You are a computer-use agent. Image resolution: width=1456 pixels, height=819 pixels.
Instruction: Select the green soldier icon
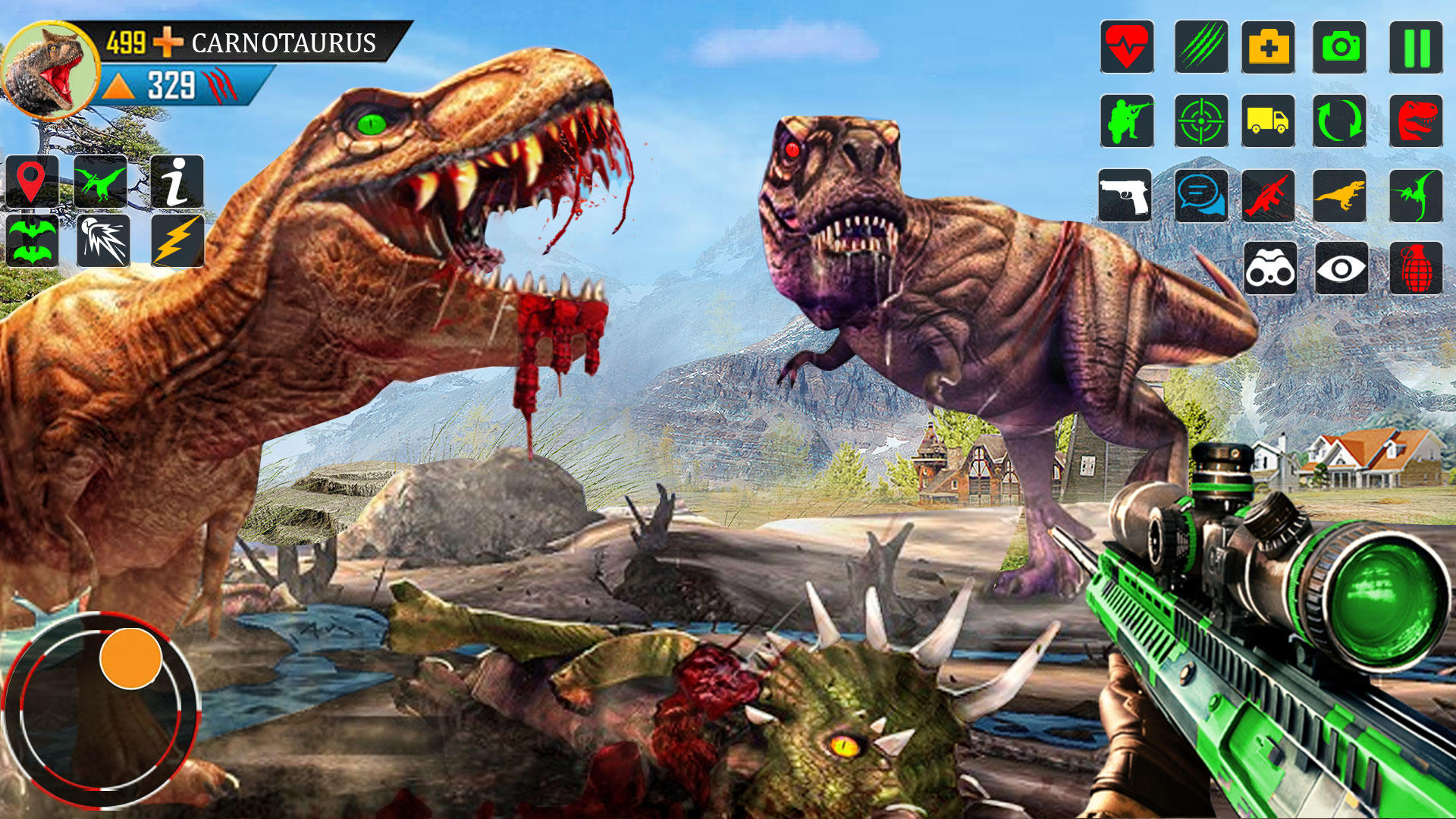click(x=1128, y=121)
